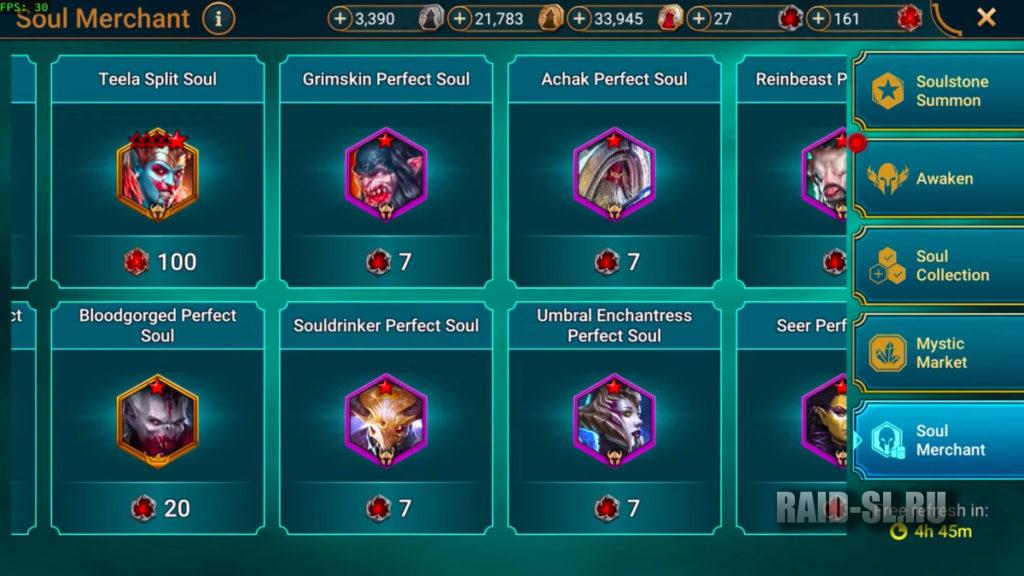Open the Soul Merchant info button
The height and width of the screenshot is (576, 1024).
tap(218, 18)
